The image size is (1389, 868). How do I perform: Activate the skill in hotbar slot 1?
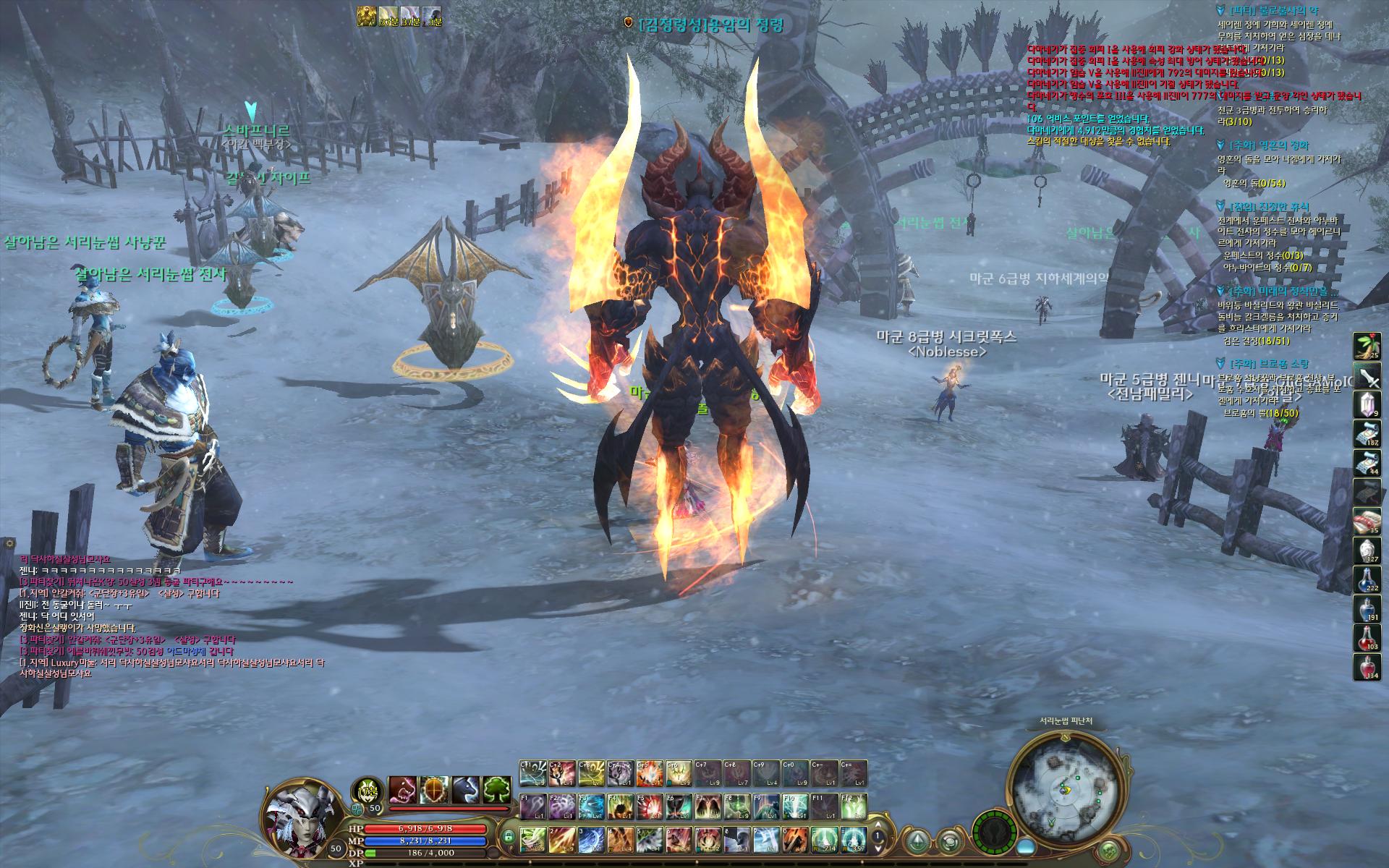pyautogui.click(x=532, y=838)
